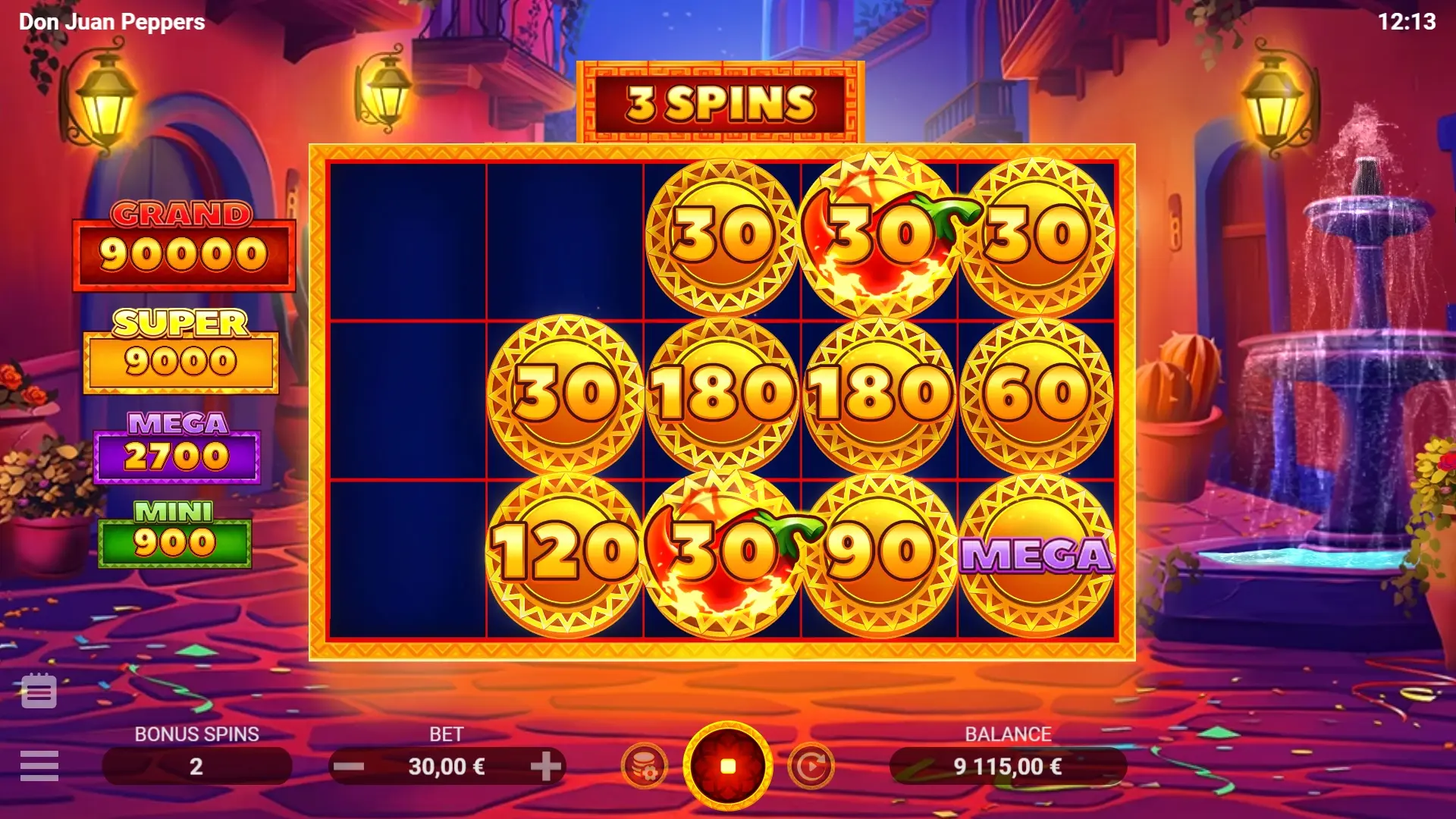The image size is (1456, 819).
Task: Increase the bet with the plus button
Action: pyautogui.click(x=545, y=767)
